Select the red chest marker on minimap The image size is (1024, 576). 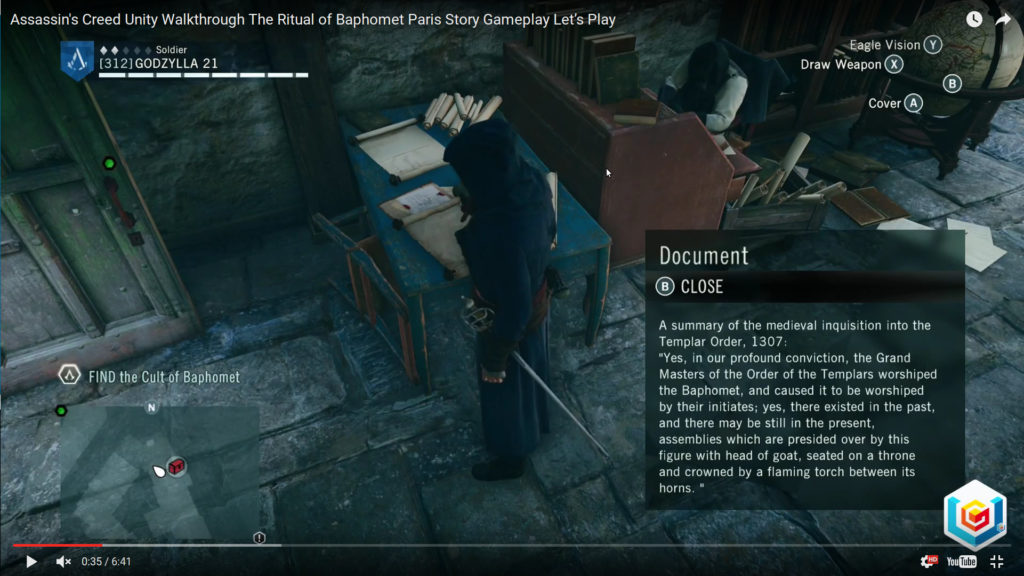[177, 466]
